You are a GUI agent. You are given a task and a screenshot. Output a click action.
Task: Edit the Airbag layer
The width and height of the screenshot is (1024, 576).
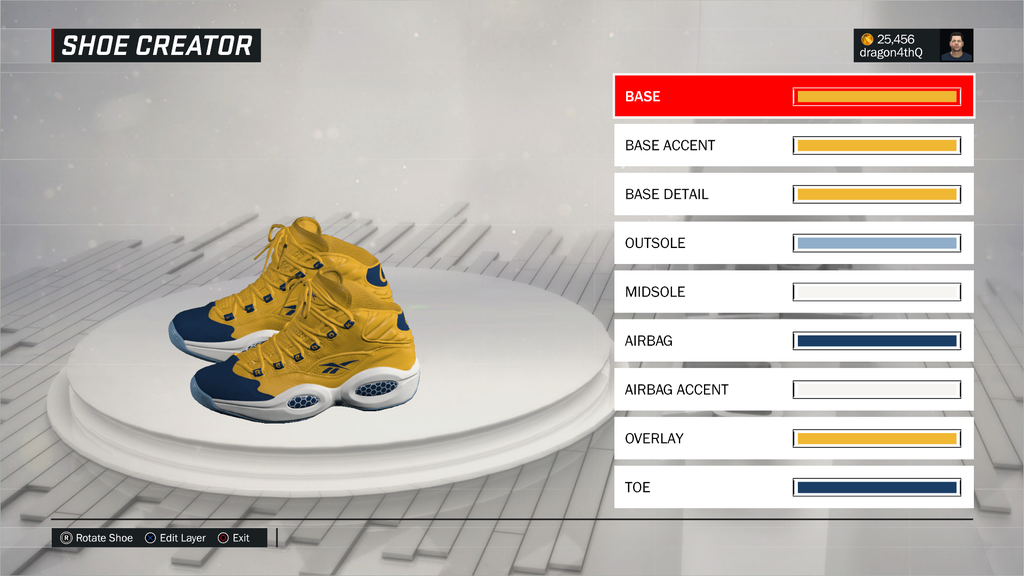(793, 341)
